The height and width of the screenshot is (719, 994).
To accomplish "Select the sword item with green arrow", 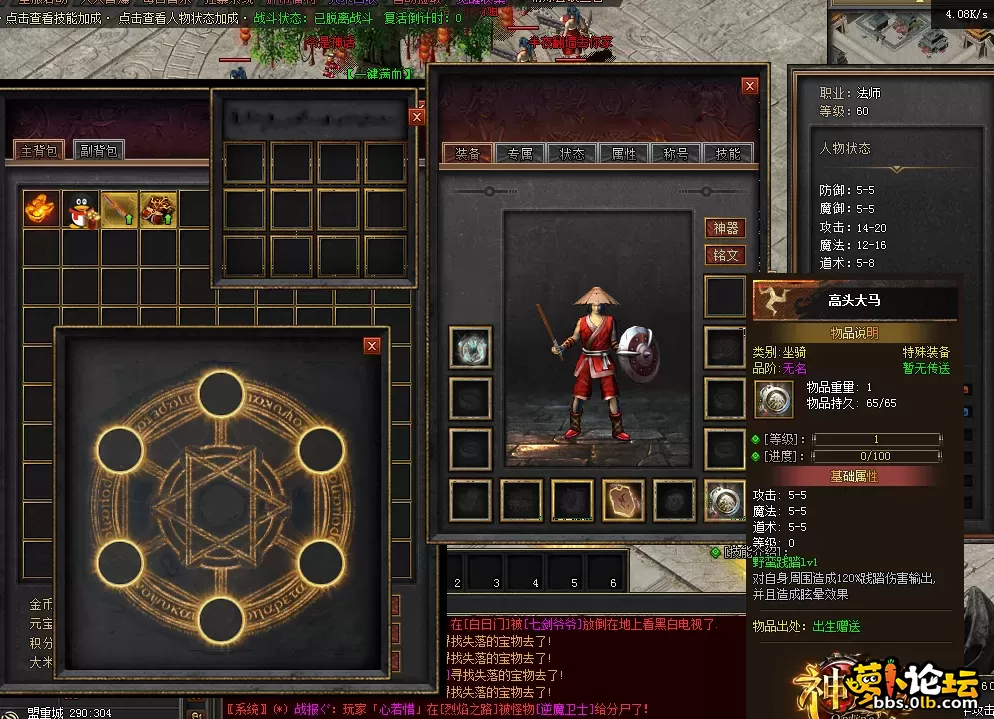I will 119,210.
